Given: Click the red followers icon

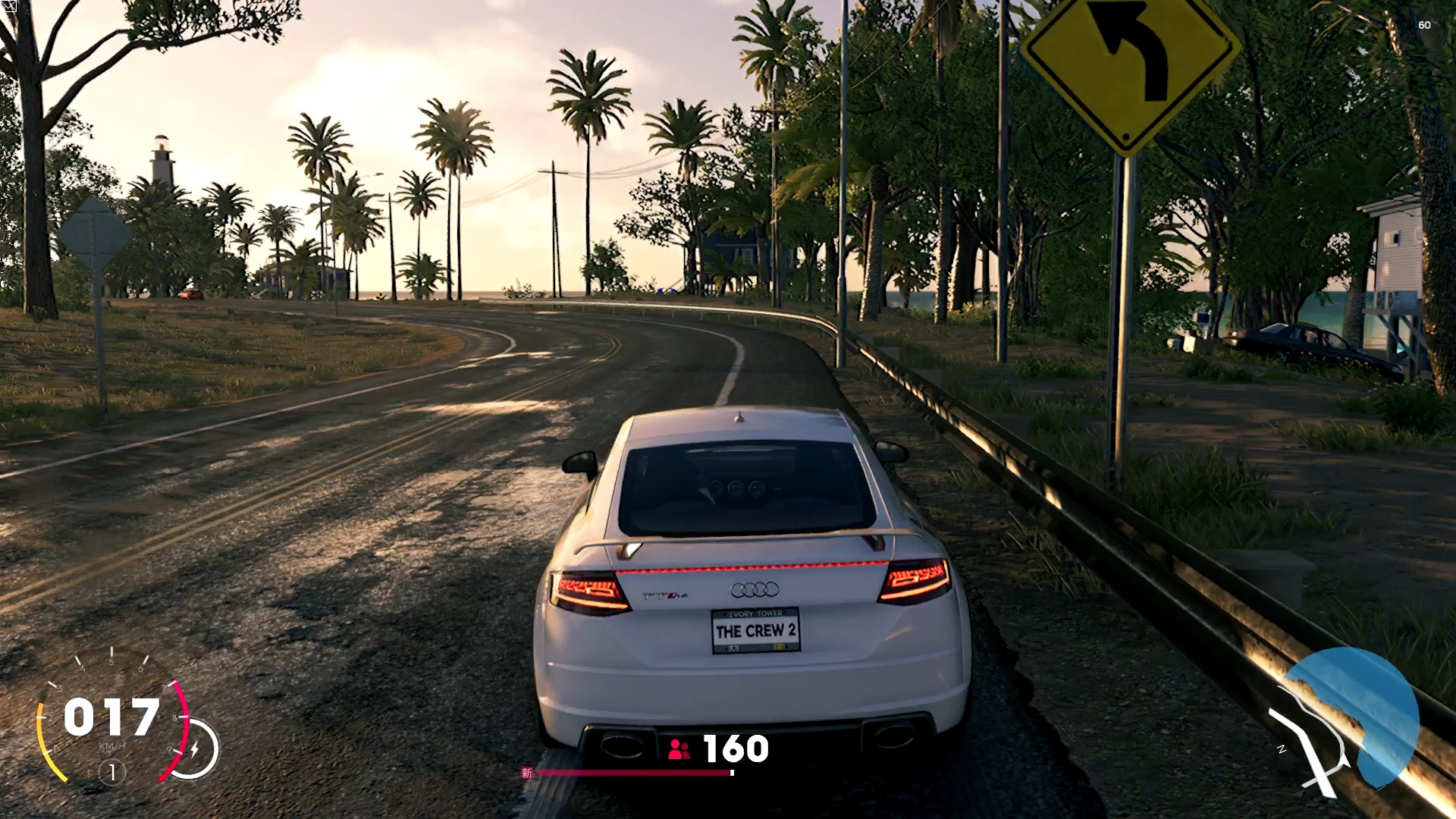Looking at the screenshot, I should click(x=679, y=750).
